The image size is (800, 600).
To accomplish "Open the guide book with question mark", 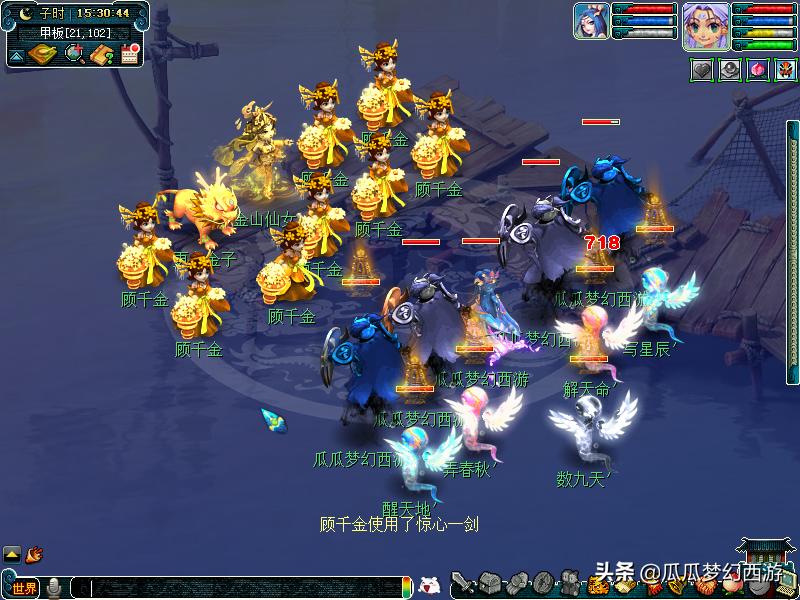I will pyautogui.click(x=101, y=53).
